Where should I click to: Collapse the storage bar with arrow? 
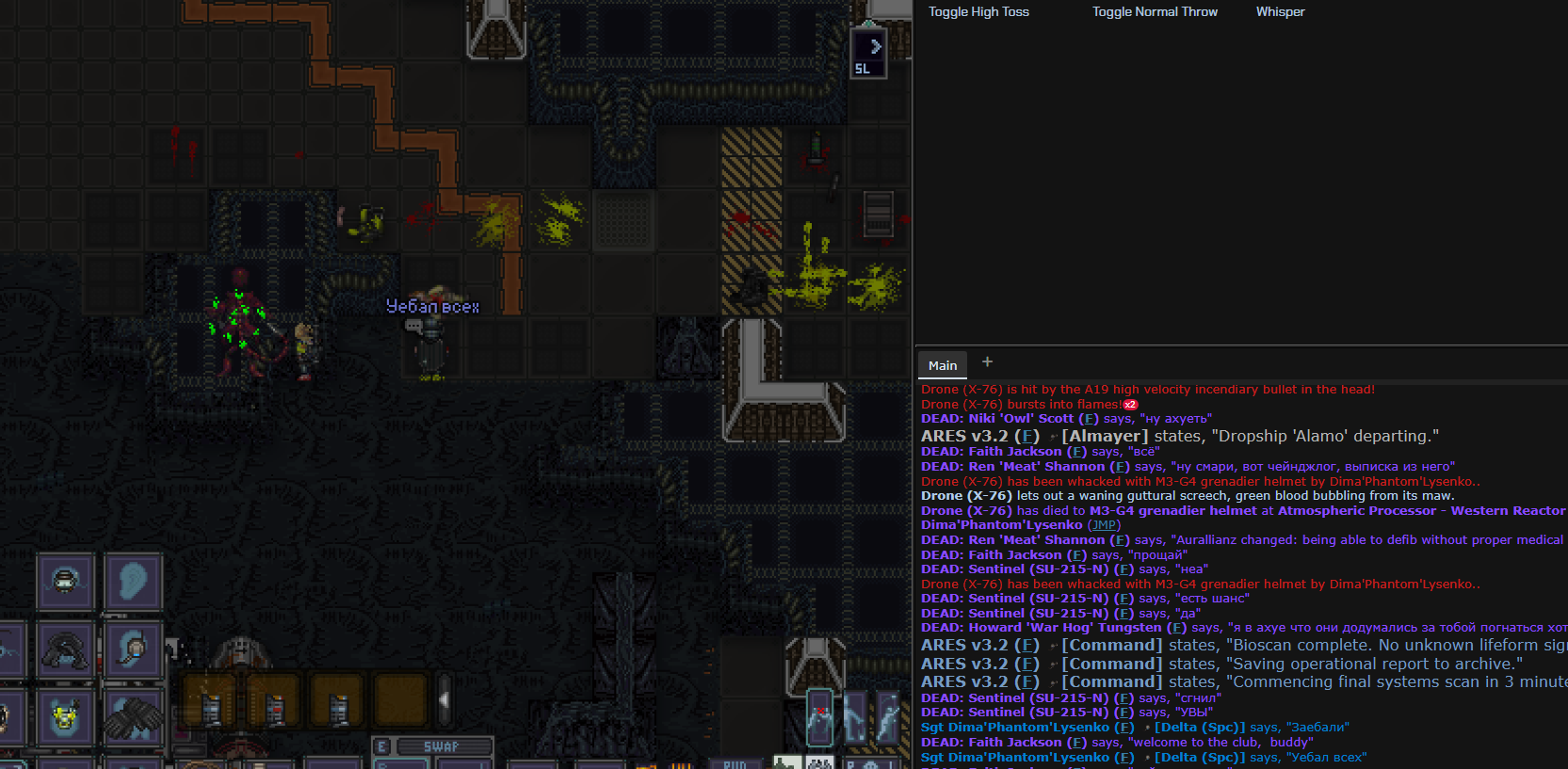click(444, 699)
